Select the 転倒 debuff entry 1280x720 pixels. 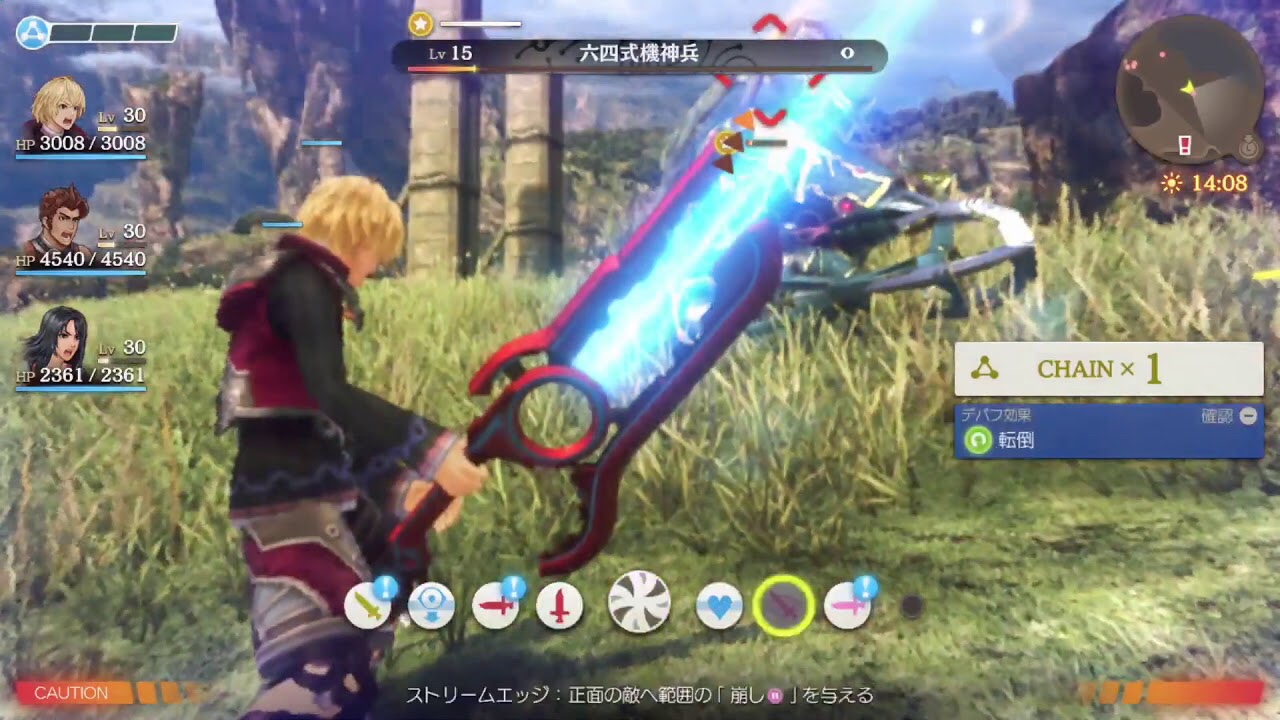coord(1108,440)
